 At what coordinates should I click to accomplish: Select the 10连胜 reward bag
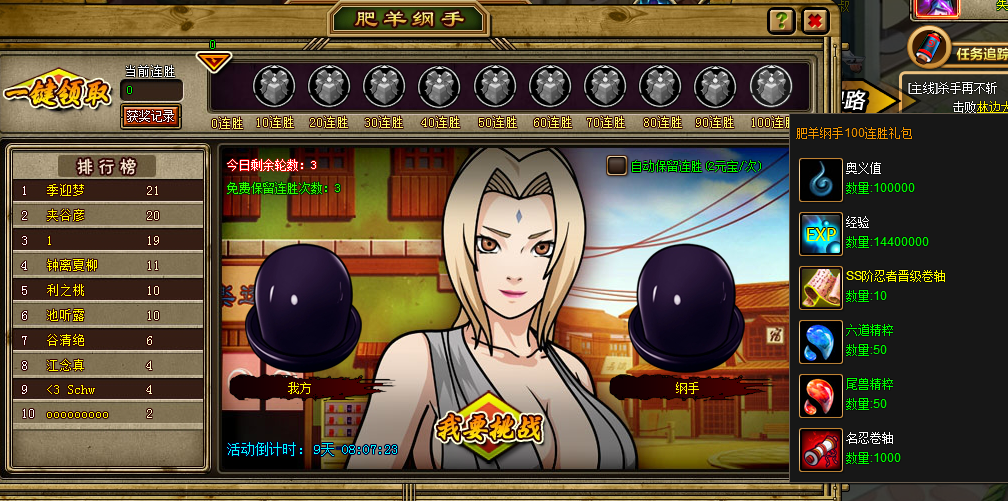click(x=272, y=86)
